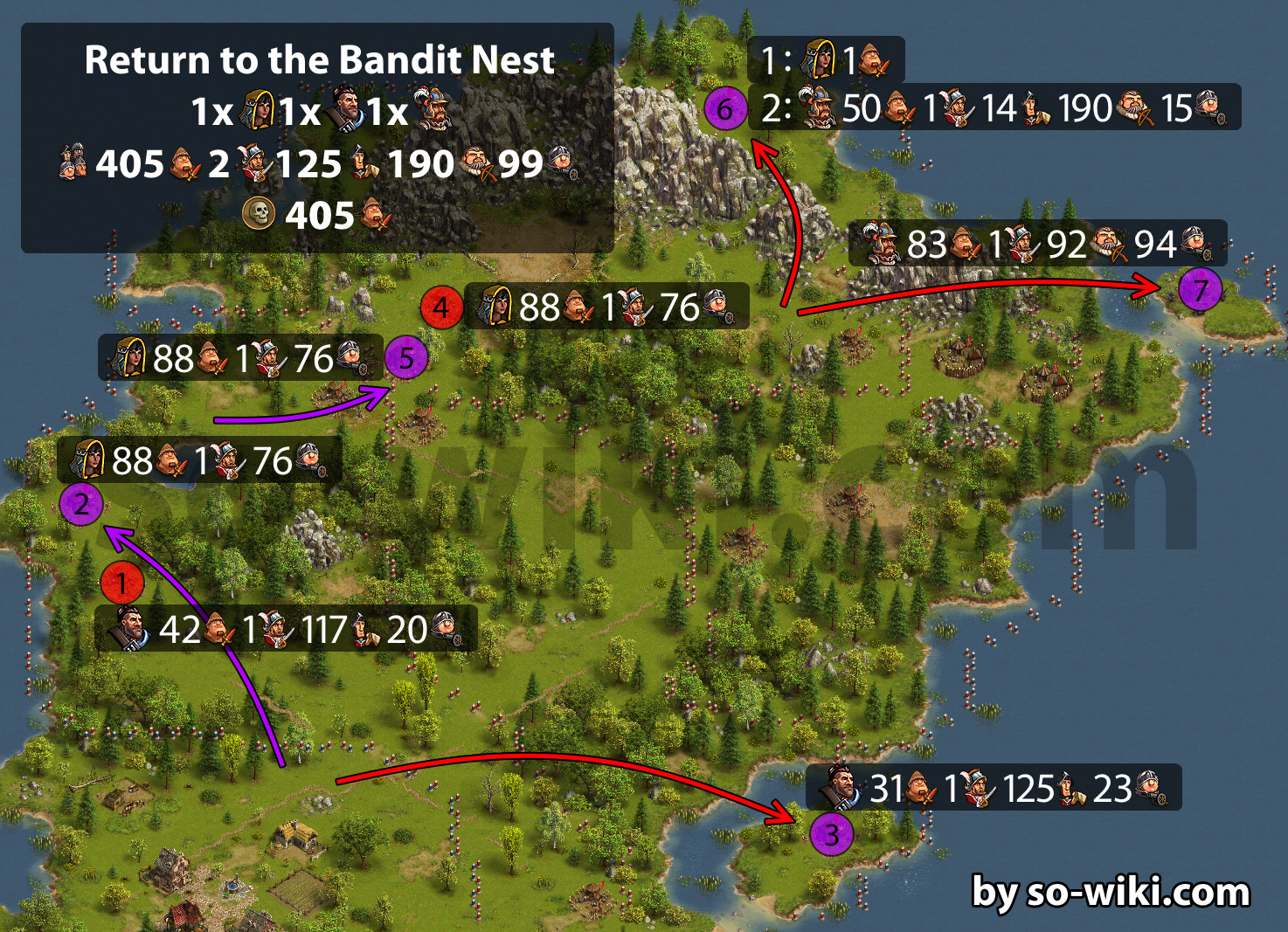Click the purple marker numbered 6

pyautogui.click(x=725, y=110)
